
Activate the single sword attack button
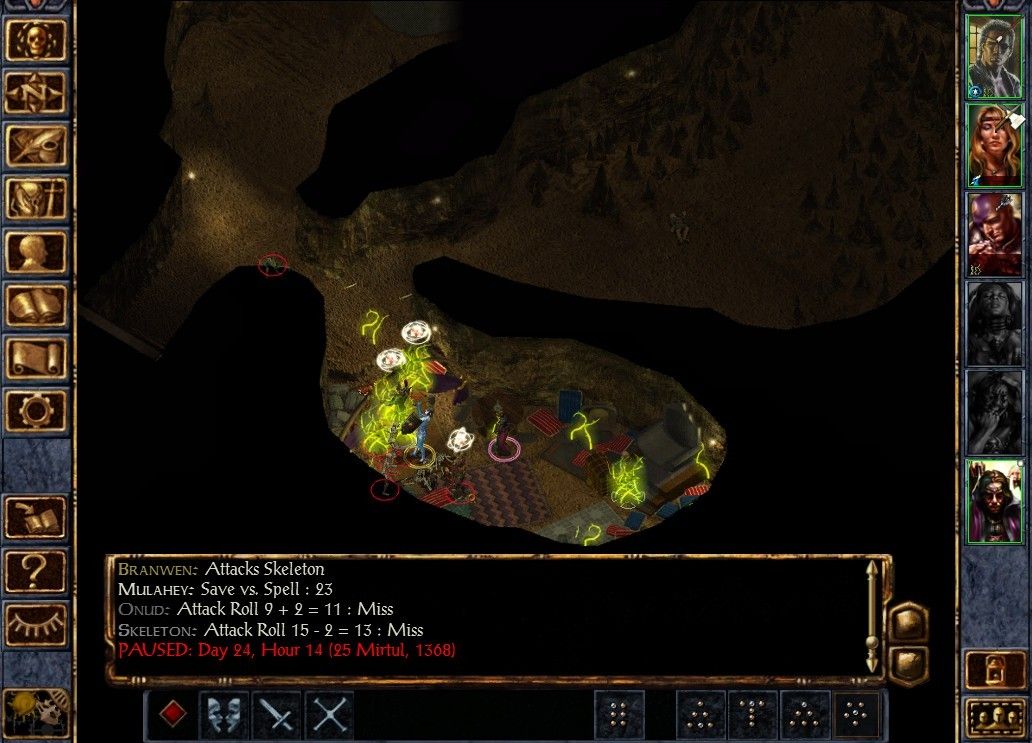coord(277,714)
